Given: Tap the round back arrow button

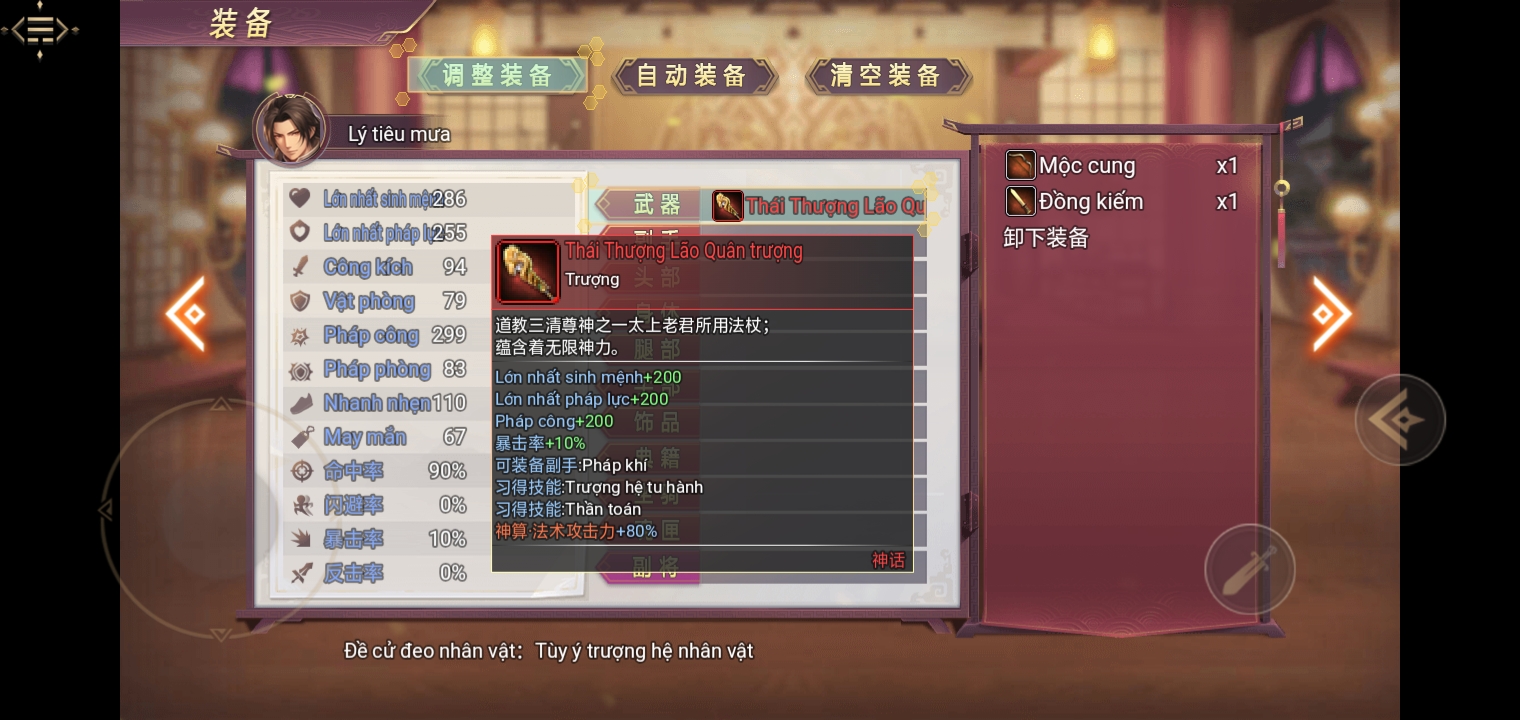Looking at the screenshot, I should [x=1399, y=420].
